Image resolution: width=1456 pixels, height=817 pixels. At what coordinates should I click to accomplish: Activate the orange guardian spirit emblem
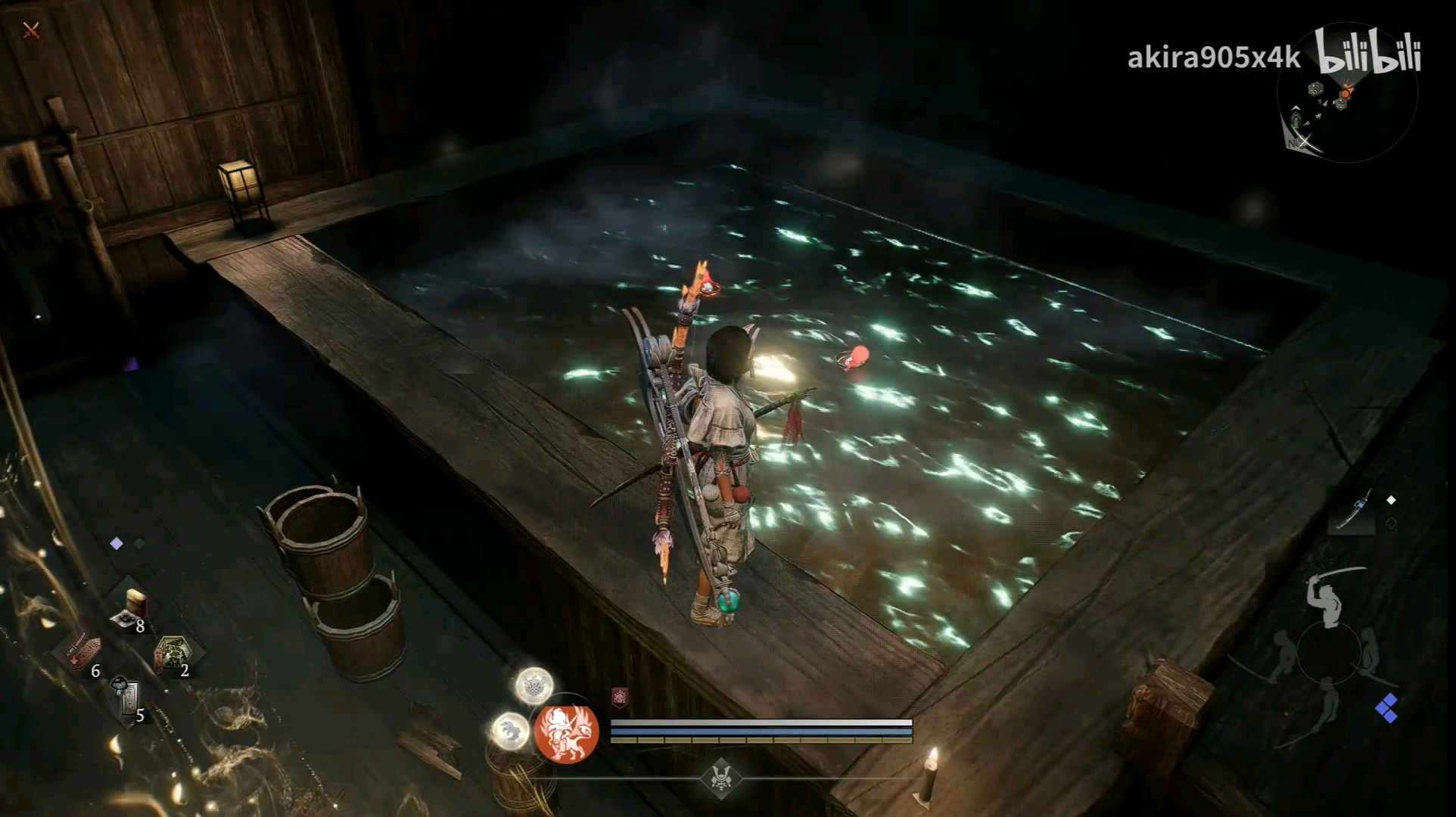tap(566, 732)
